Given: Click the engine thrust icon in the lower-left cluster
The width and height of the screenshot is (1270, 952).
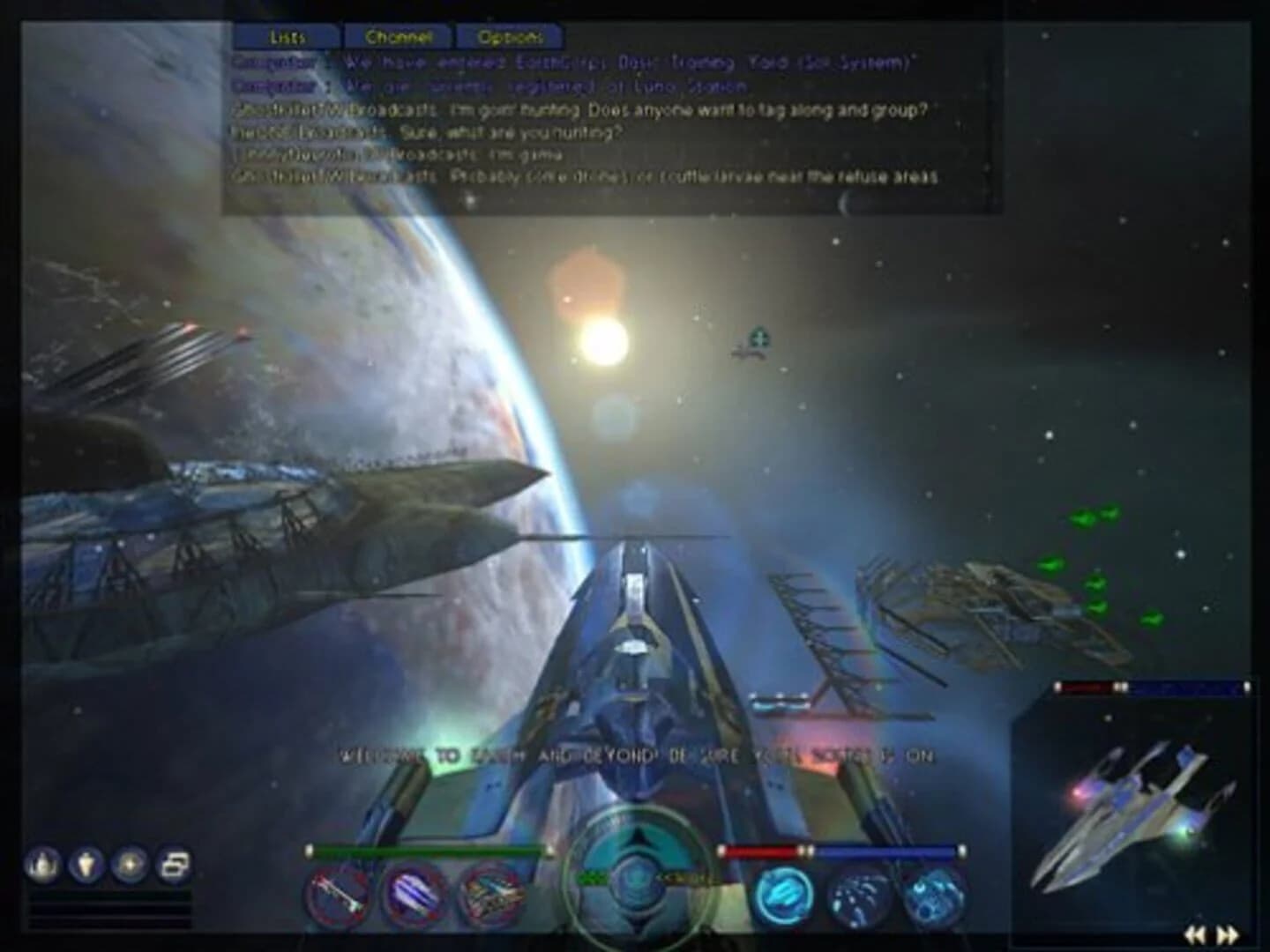Looking at the screenshot, I should pyautogui.click(x=86, y=866).
